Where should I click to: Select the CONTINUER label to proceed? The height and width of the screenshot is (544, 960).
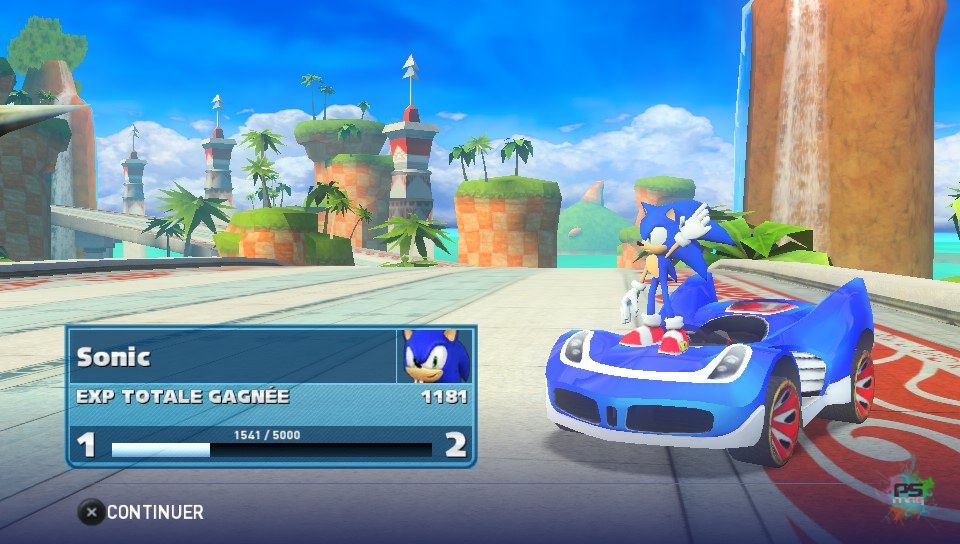pyautogui.click(x=154, y=512)
